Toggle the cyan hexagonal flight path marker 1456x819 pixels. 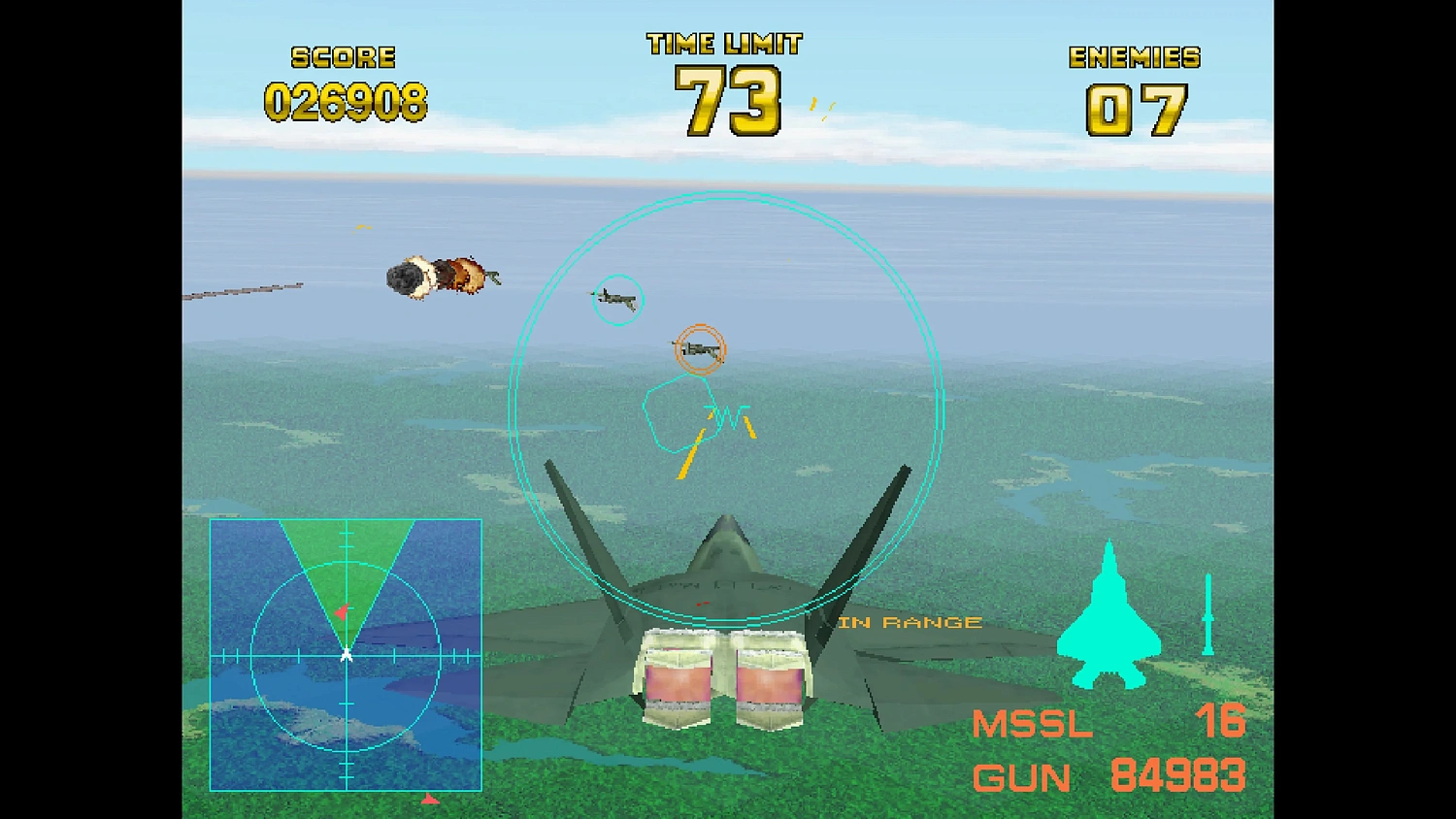677,417
